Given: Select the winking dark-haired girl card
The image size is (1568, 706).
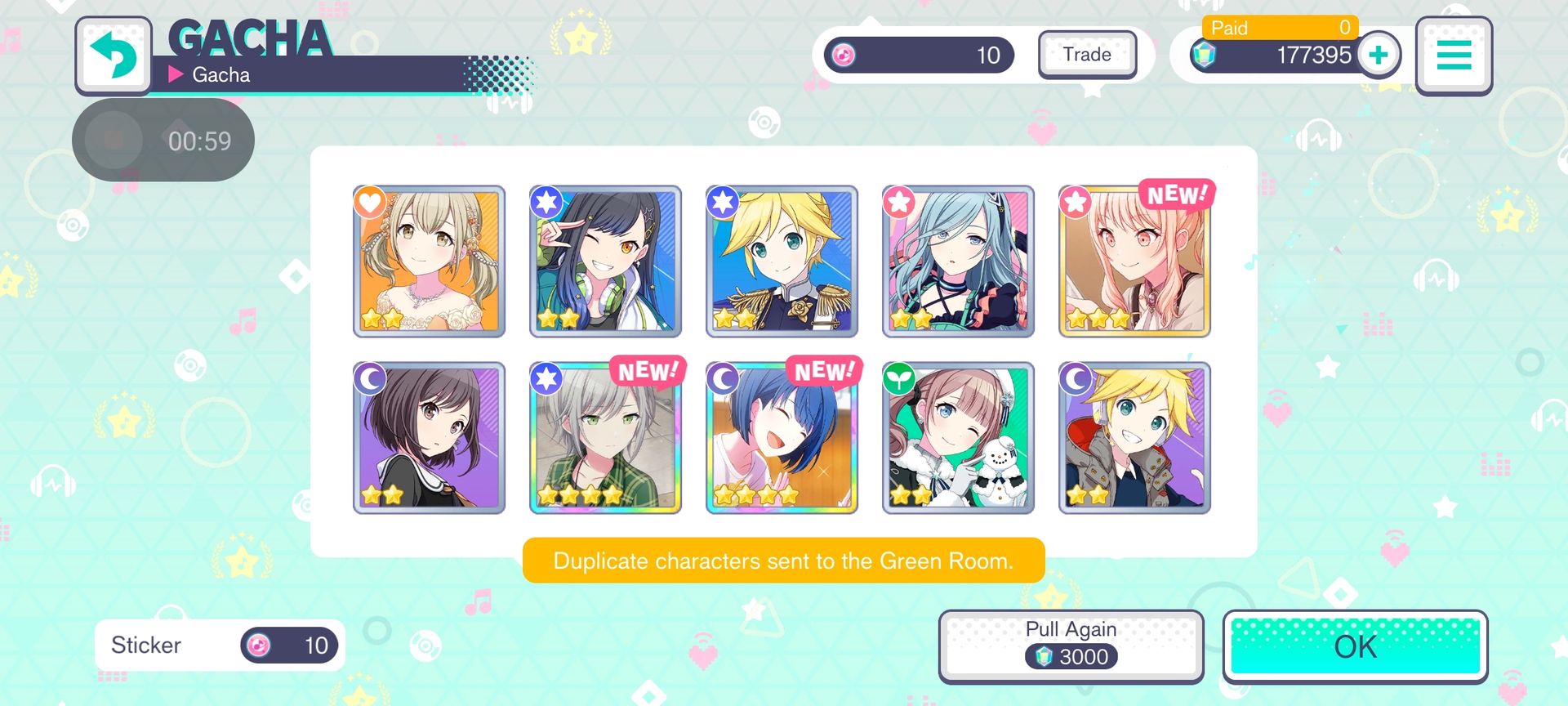Looking at the screenshot, I should pos(605,261).
